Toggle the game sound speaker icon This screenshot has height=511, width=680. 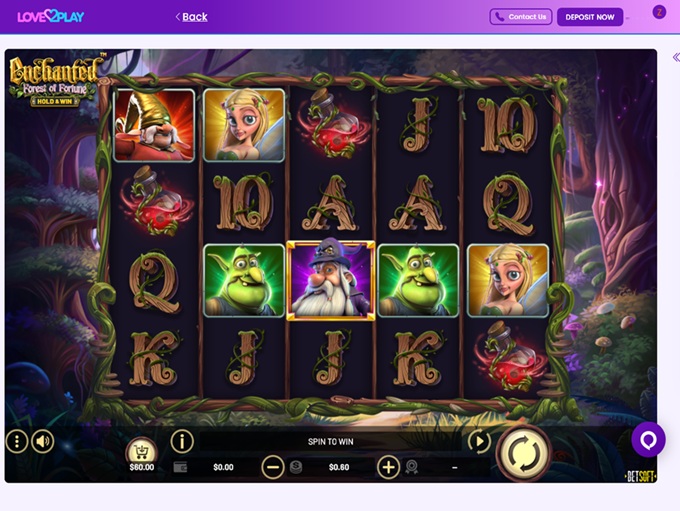pos(43,441)
